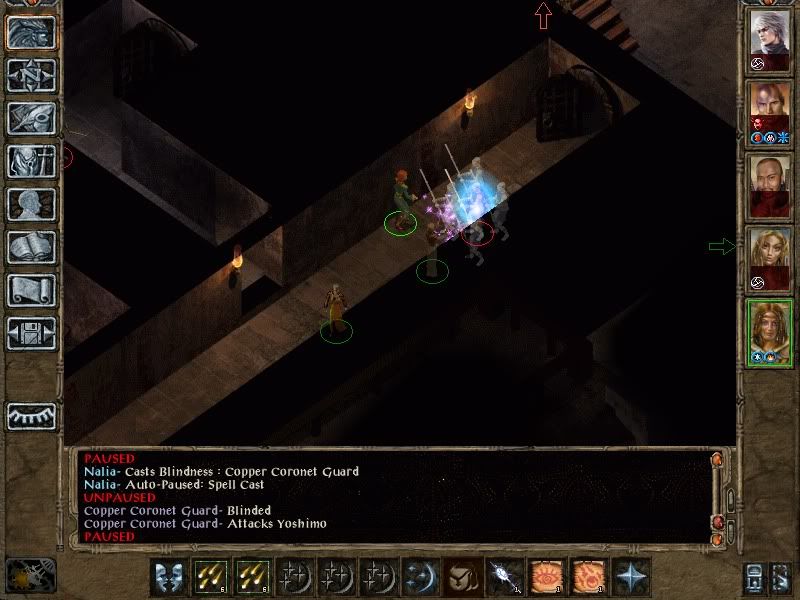Open the blue star special abilities button

click(x=630, y=577)
